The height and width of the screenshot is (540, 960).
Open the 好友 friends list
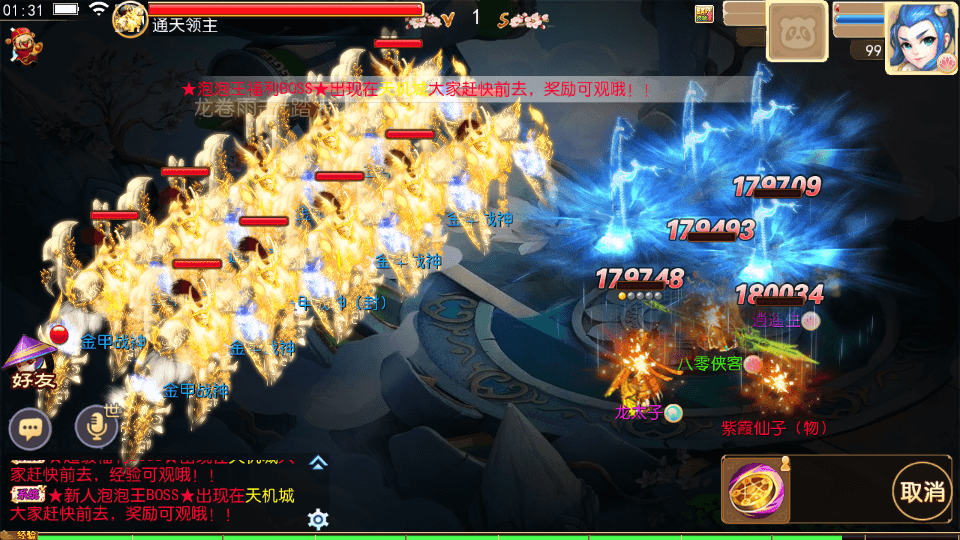[31, 362]
